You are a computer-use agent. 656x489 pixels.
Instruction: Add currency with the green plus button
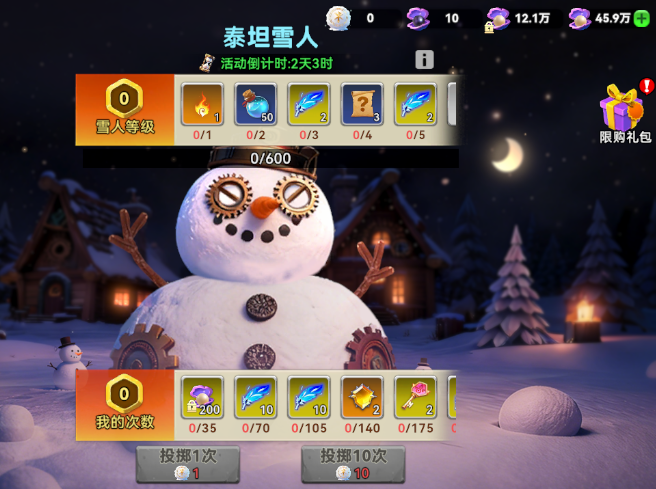[641, 18]
